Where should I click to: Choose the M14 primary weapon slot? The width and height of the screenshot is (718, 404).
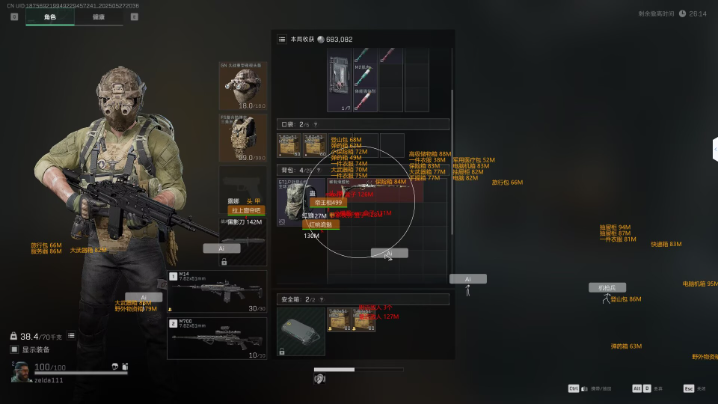coord(217,290)
